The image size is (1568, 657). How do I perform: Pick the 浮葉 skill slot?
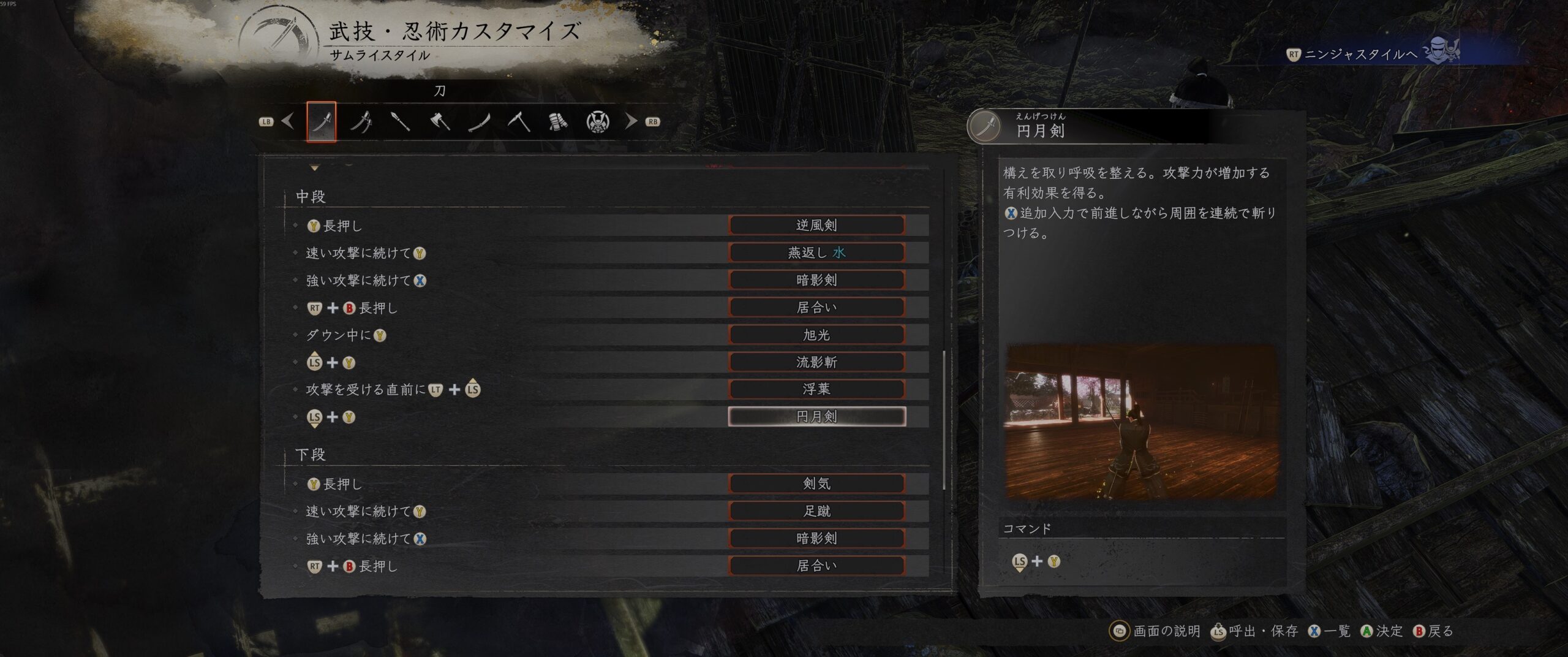[816, 389]
